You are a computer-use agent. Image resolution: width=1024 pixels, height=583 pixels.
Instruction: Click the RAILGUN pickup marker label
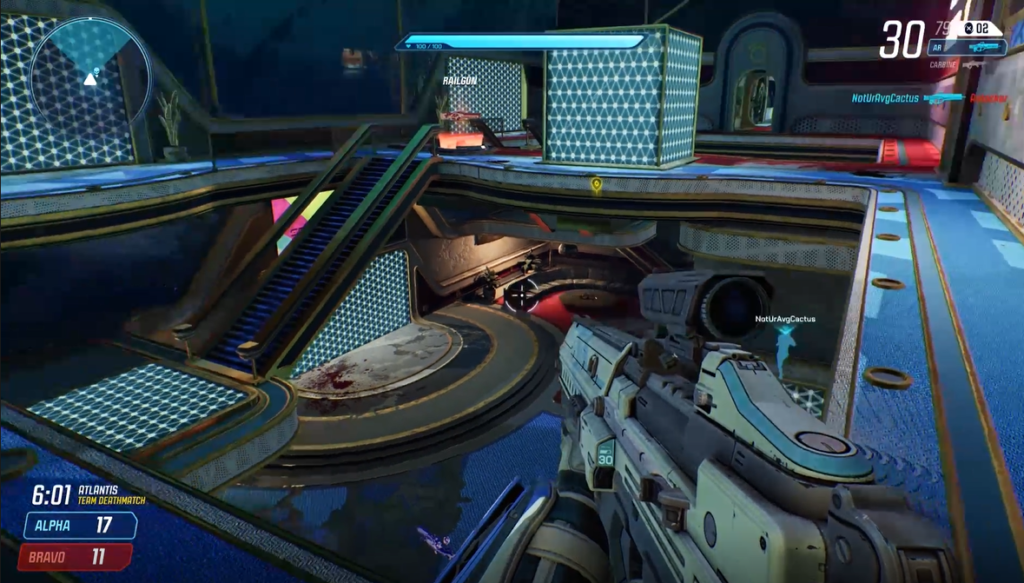tap(459, 79)
